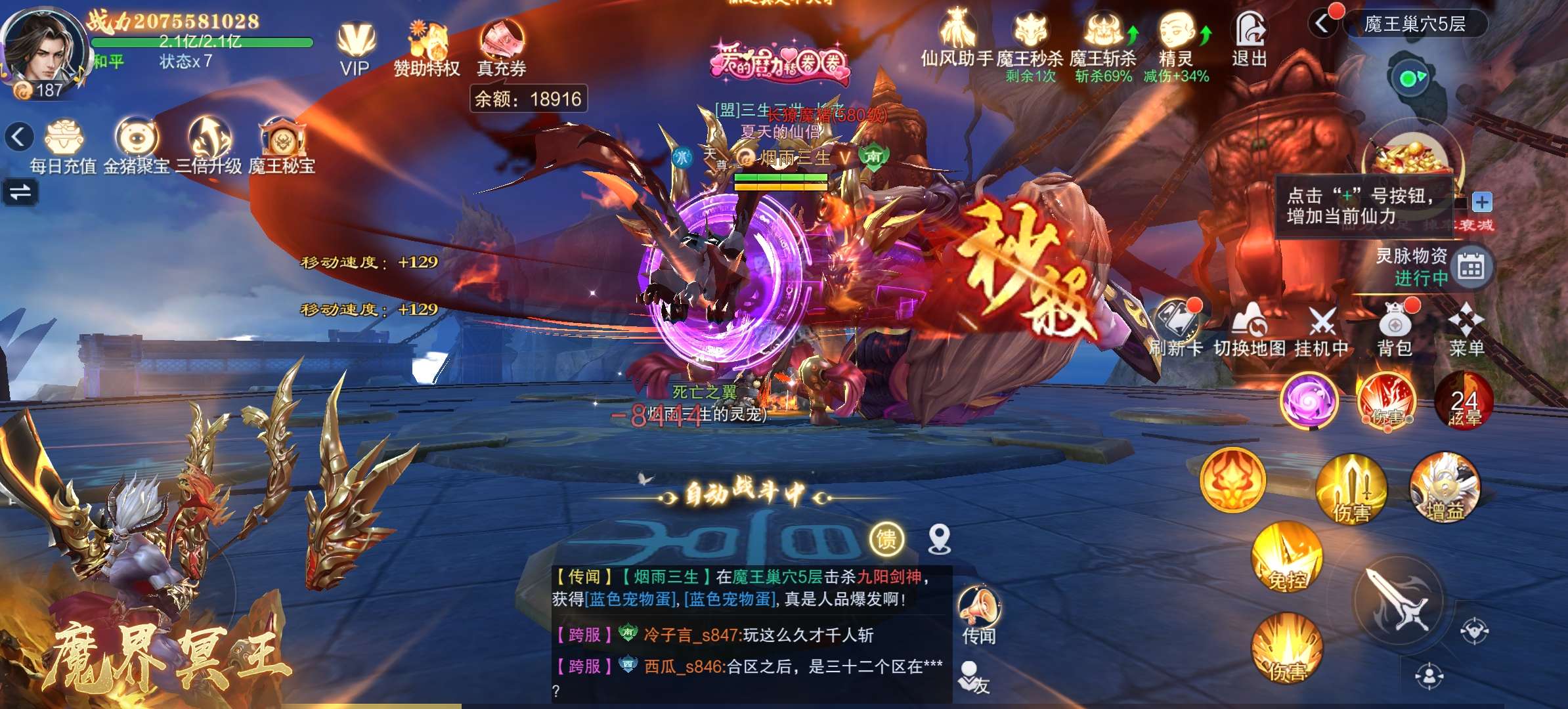1568x709 pixels.
Task: Open the 真充券 recharge voucher icon
Action: (502, 47)
